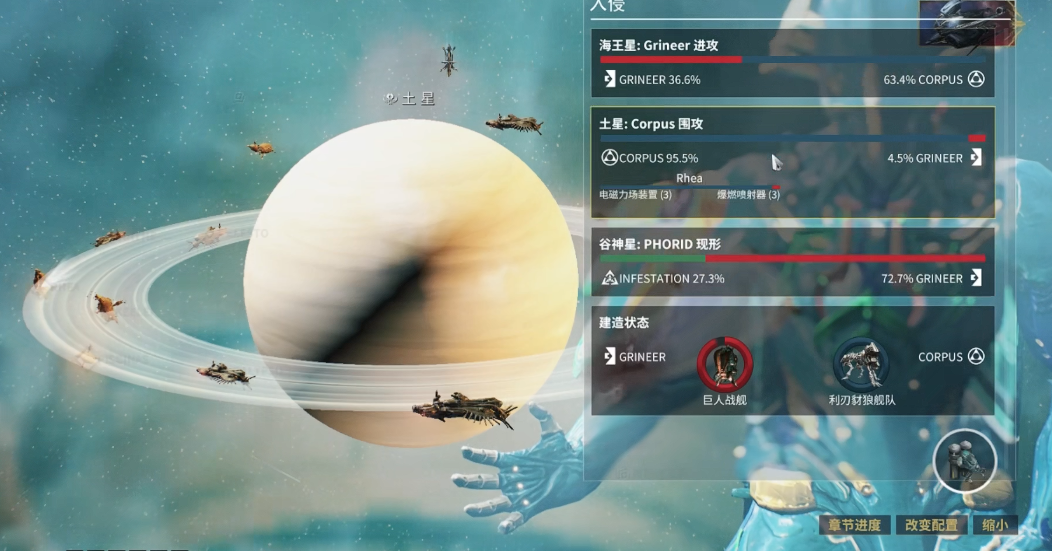
Task: Click the 缩小 zoom out button
Action: point(994,525)
